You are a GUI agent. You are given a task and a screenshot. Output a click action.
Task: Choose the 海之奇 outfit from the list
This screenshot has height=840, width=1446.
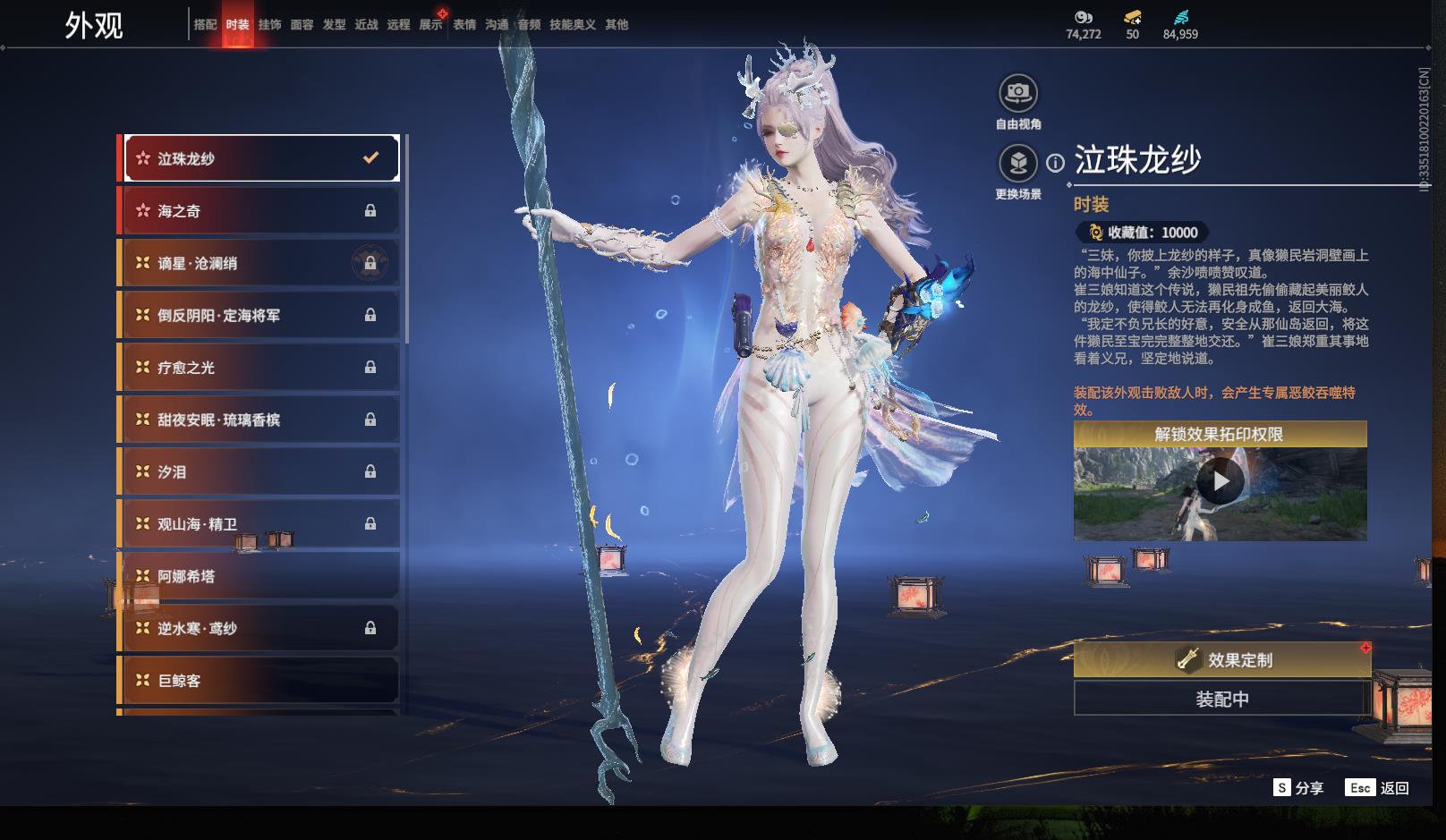[259, 211]
